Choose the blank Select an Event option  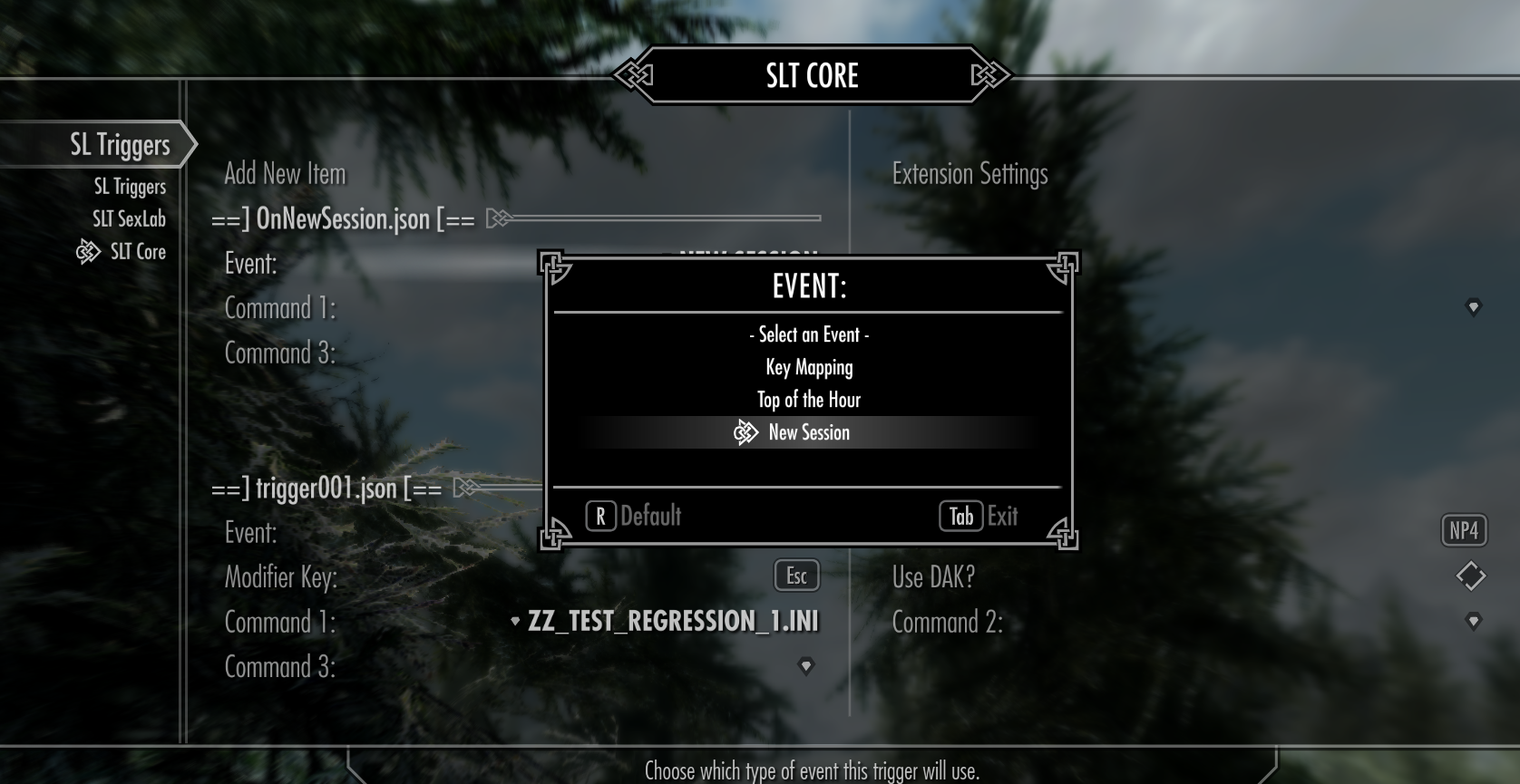[809, 334]
